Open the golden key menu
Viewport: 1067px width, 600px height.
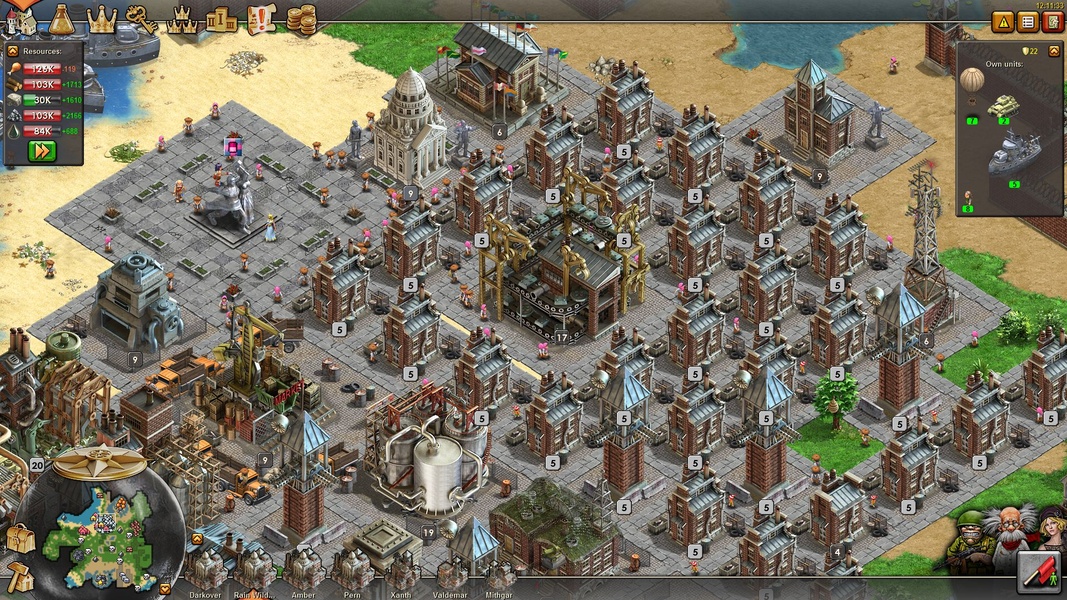point(142,18)
